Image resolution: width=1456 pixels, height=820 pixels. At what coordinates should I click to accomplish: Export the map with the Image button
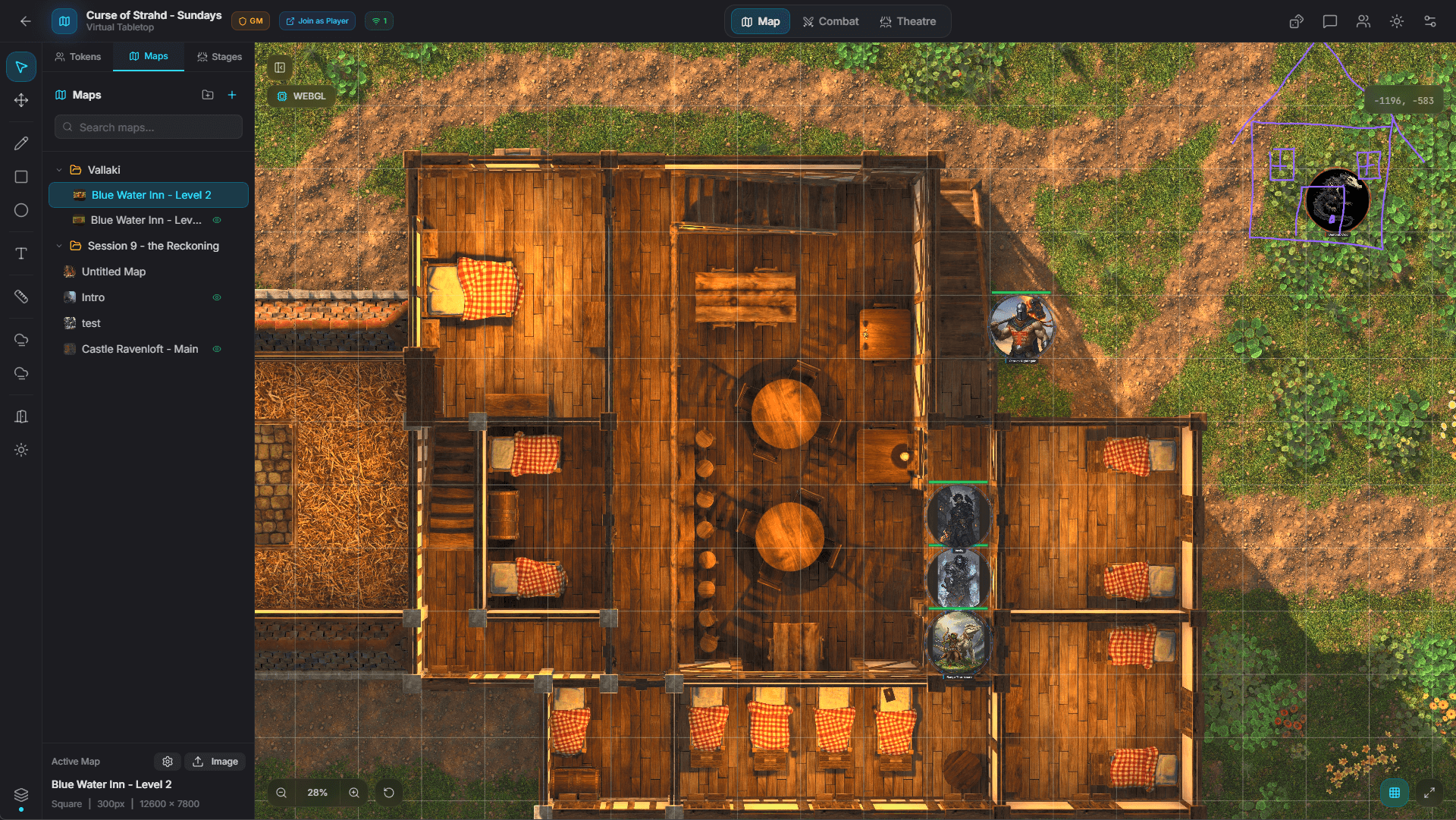[x=215, y=762]
